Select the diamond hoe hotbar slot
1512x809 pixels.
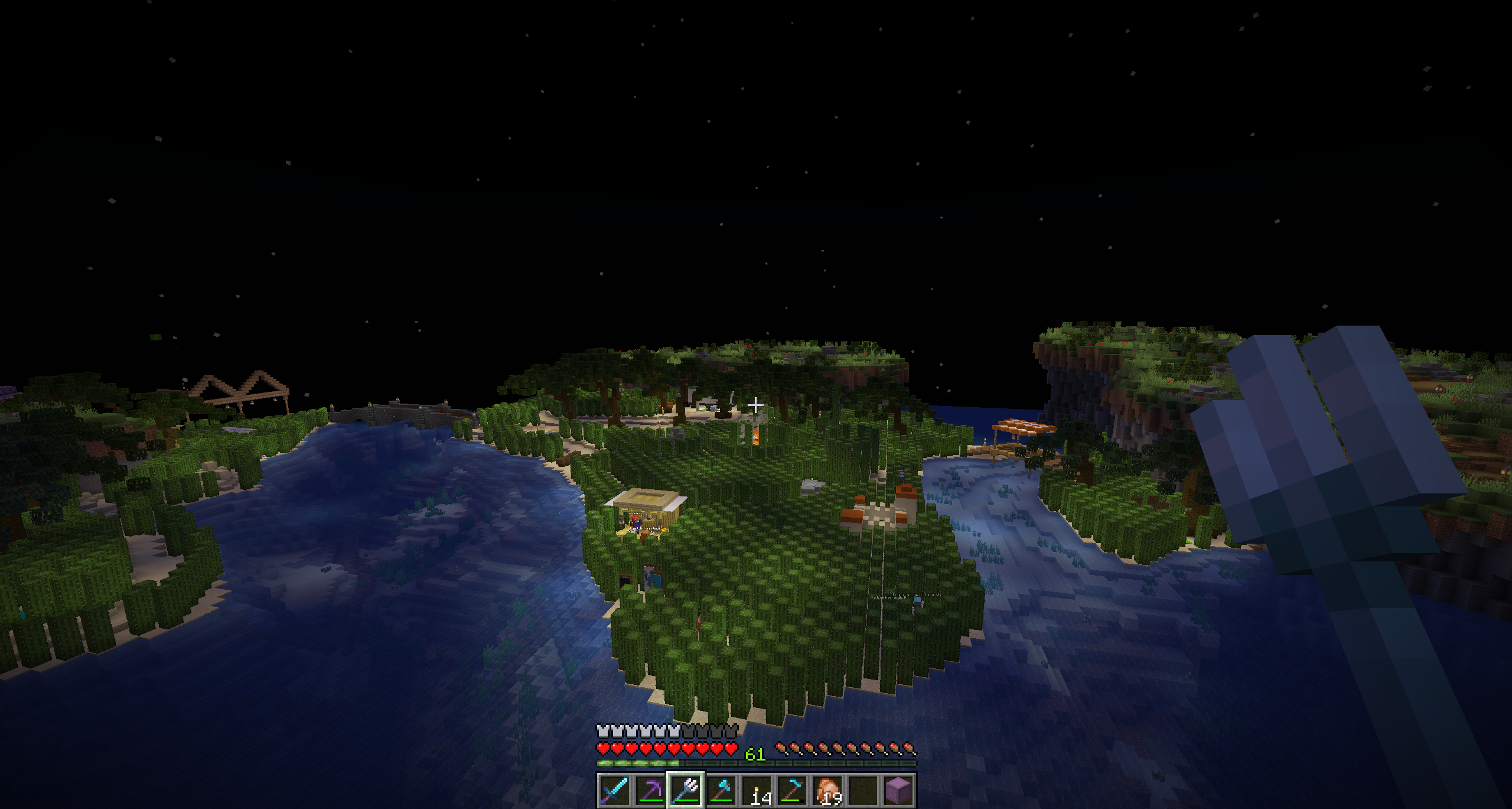coord(791,791)
